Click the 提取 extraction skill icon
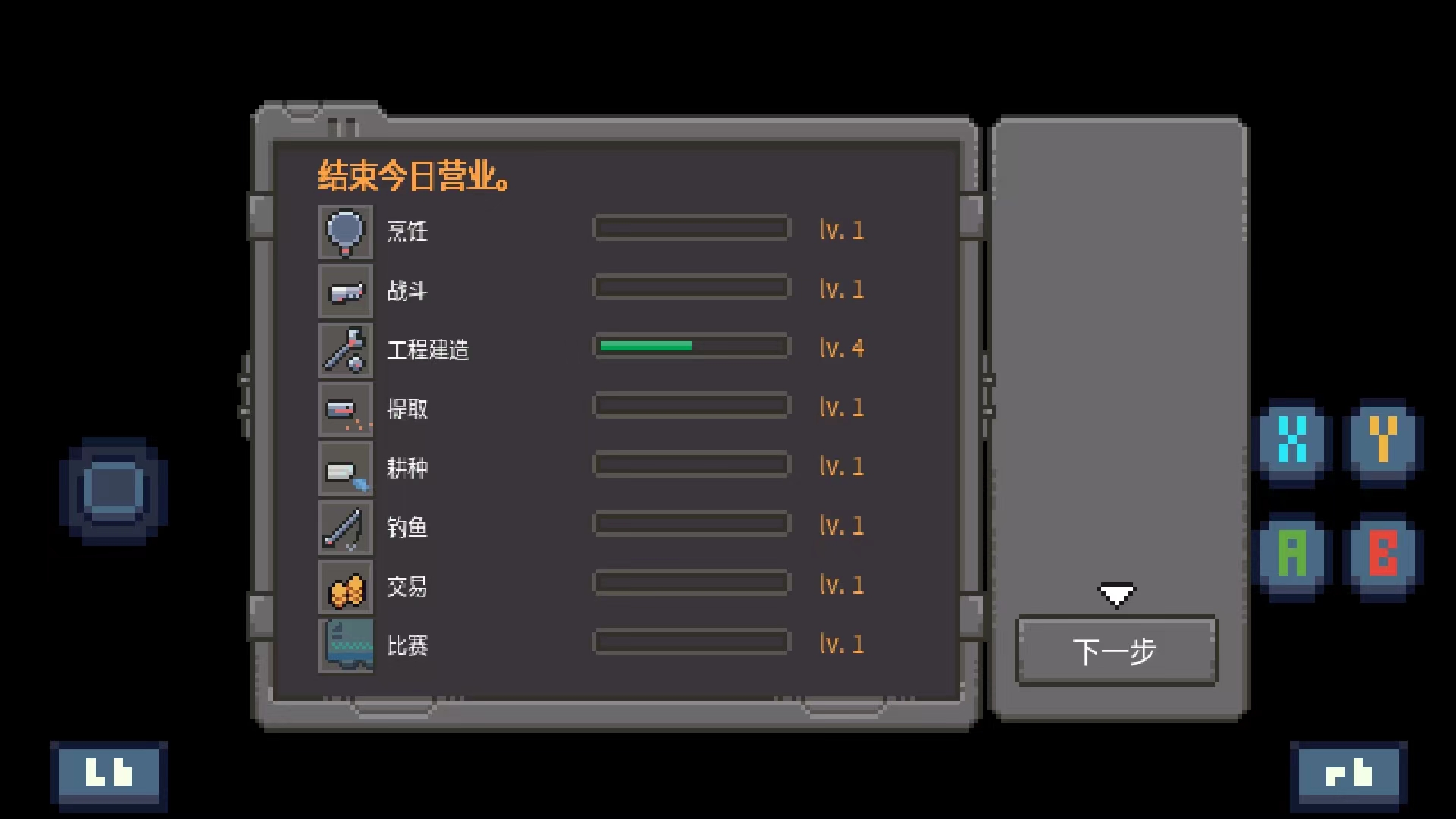The image size is (1456, 819). [x=346, y=409]
